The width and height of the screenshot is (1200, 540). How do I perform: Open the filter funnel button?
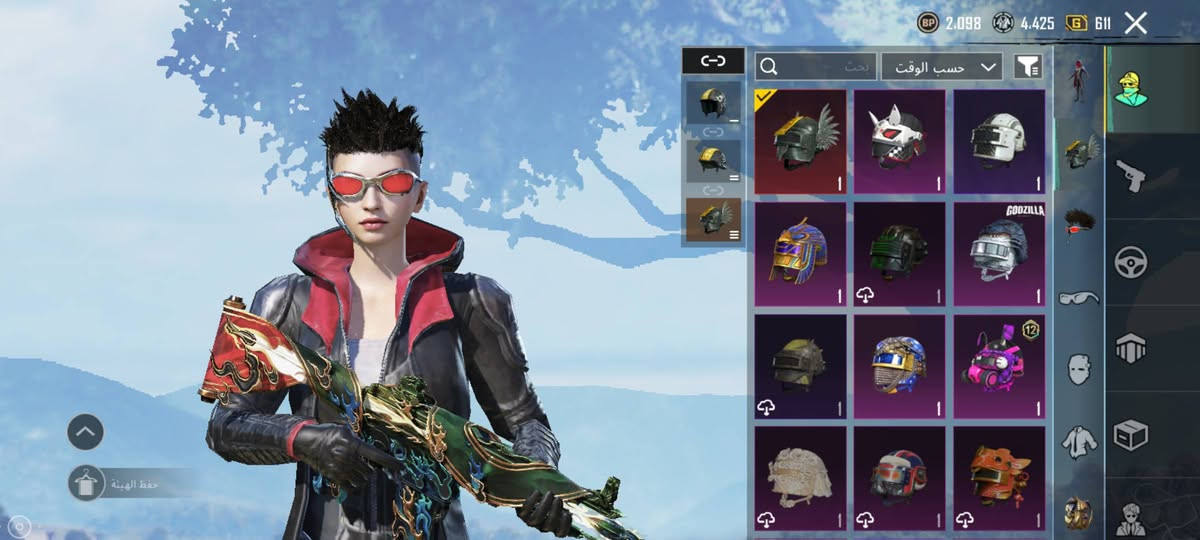(x=1027, y=67)
